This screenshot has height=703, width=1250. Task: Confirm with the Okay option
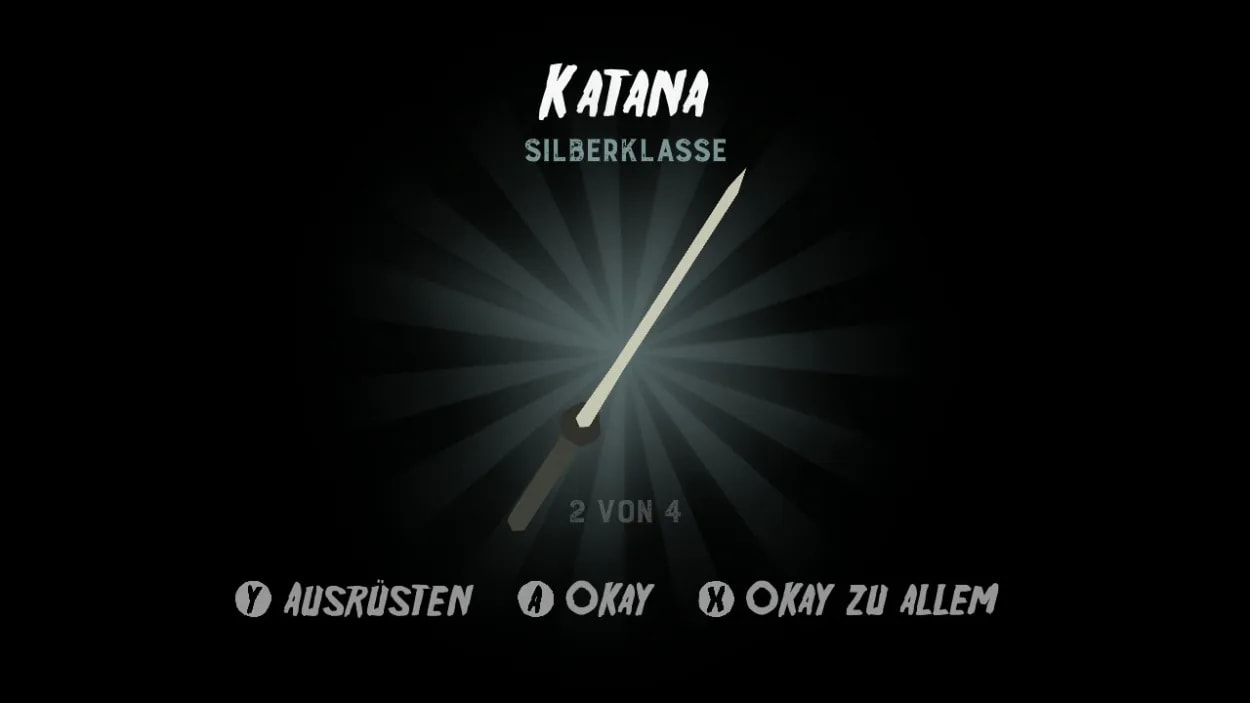[586, 600]
